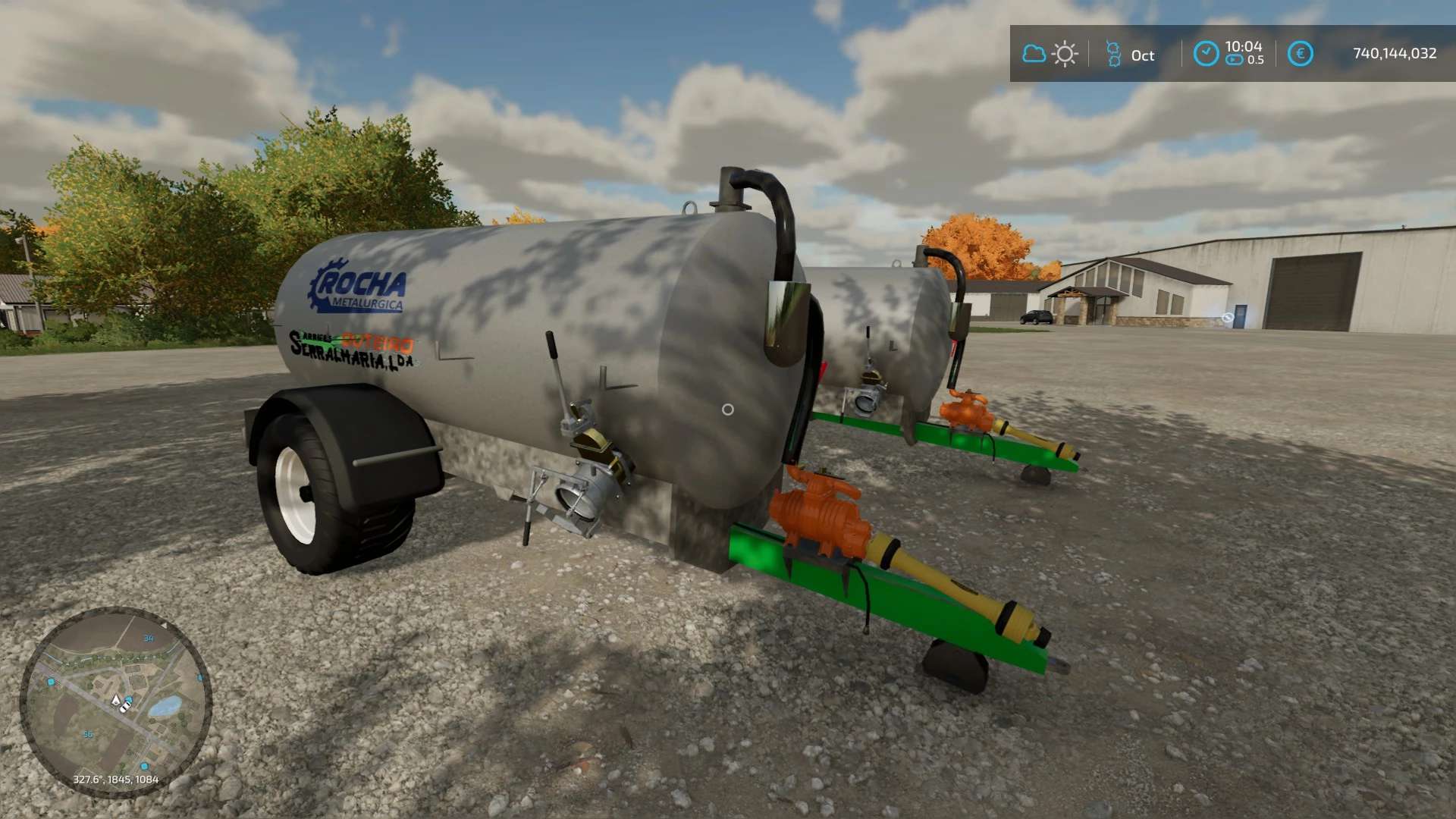The height and width of the screenshot is (819, 1456).
Task: Click the season icon beside Oct
Action: pos(1113,54)
